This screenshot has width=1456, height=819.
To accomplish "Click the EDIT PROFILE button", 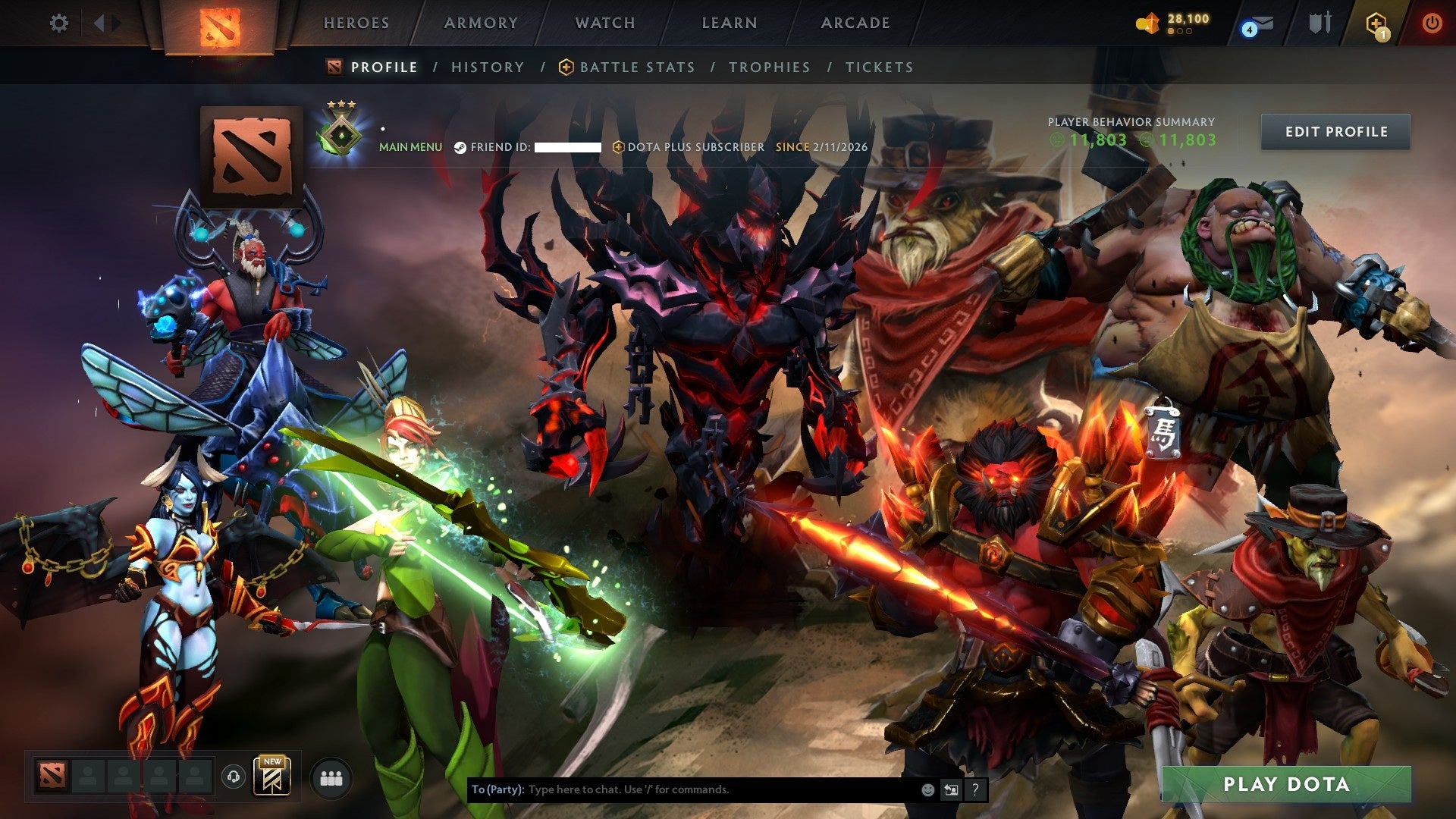I will tap(1335, 131).
